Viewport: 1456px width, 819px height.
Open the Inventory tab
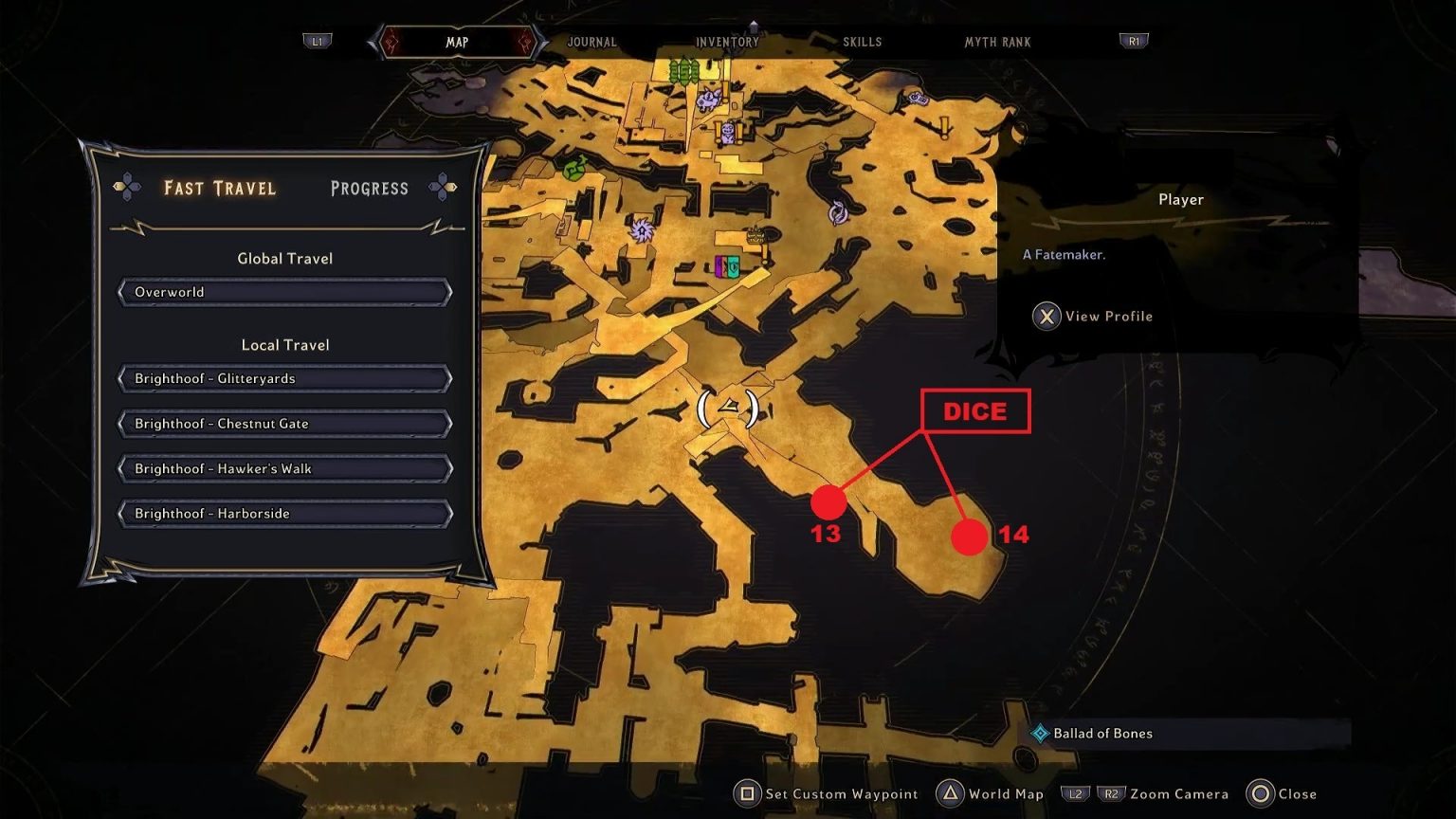pyautogui.click(x=726, y=42)
